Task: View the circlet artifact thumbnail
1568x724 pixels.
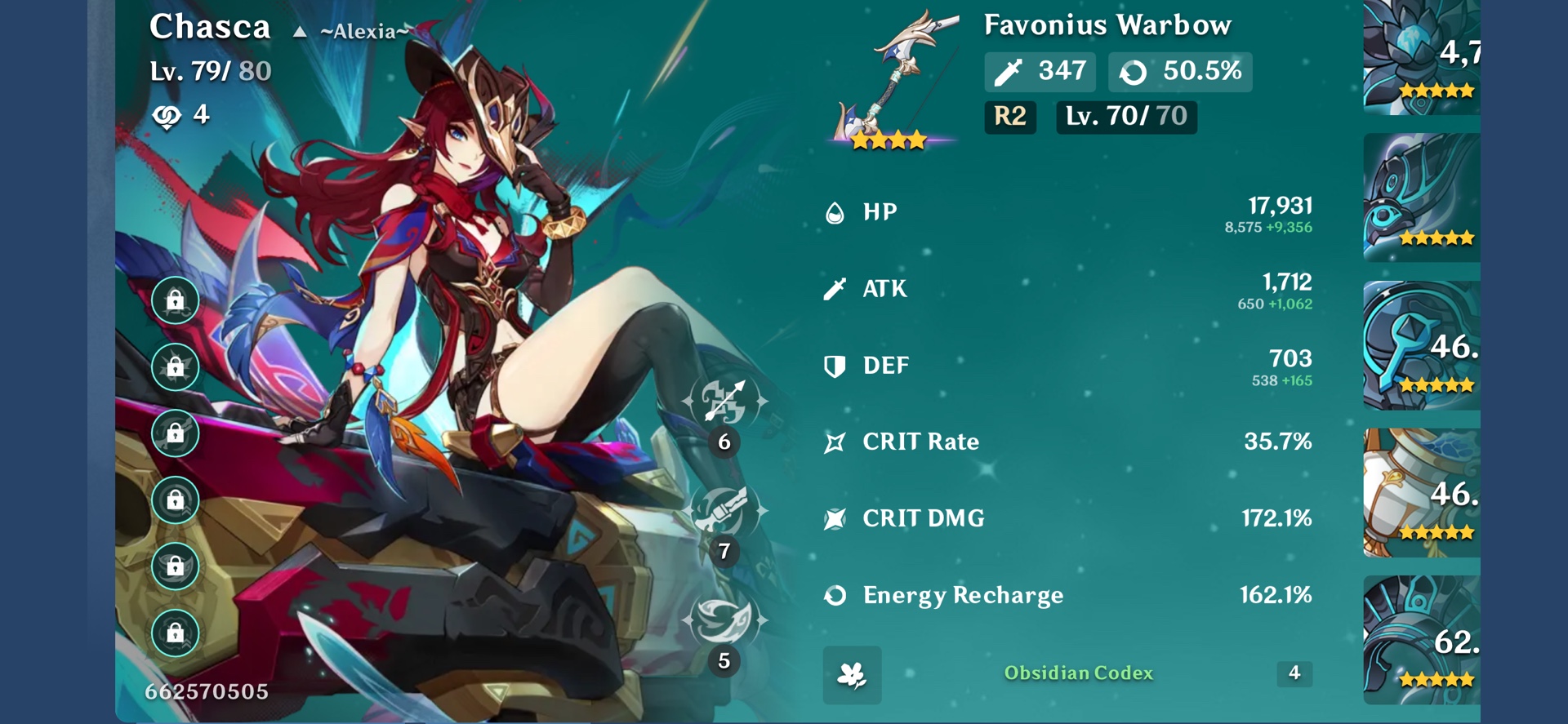Action: 1421,640
